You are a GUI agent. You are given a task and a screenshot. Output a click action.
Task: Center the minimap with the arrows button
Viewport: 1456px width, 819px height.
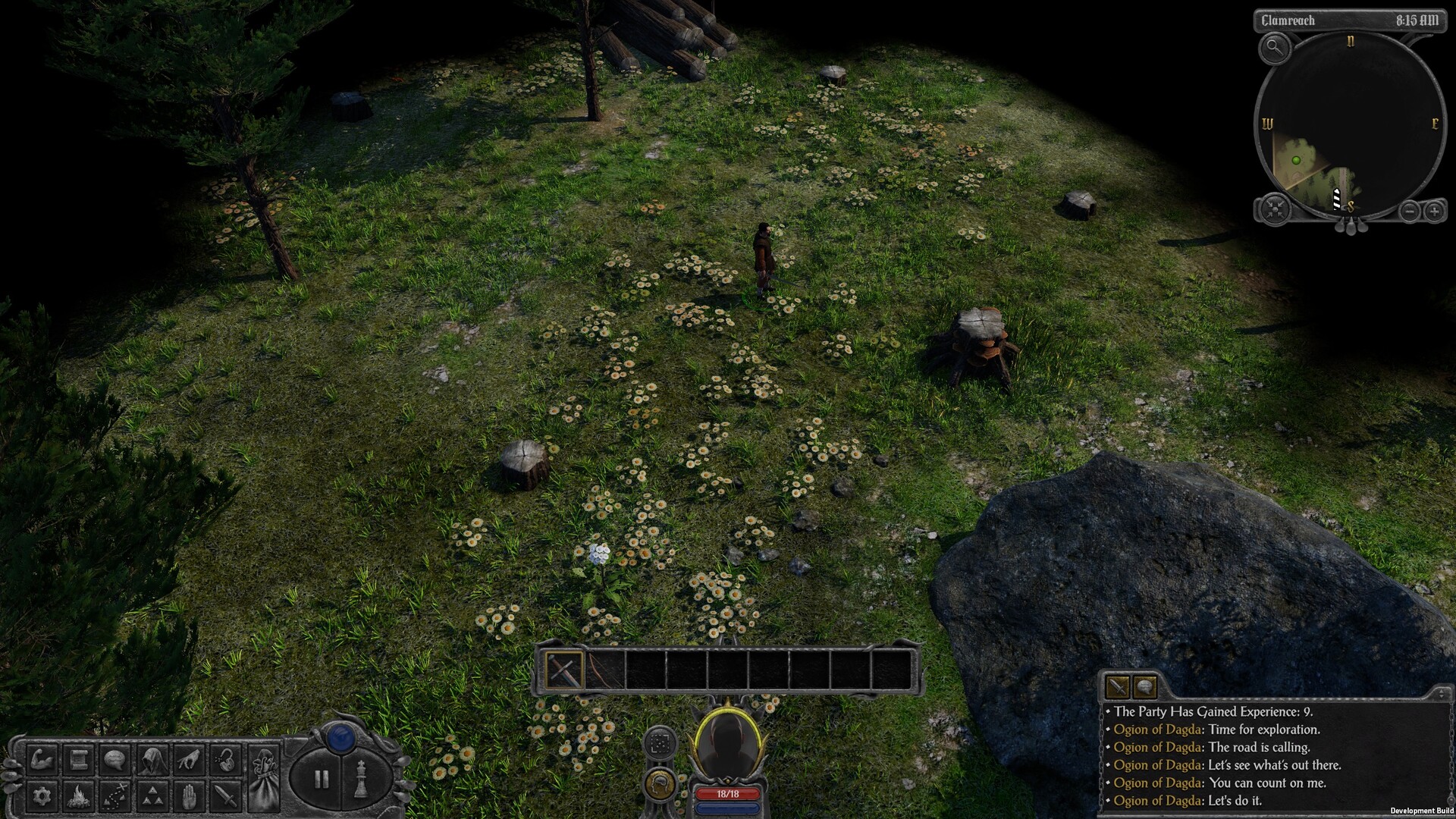(1276, 208)
